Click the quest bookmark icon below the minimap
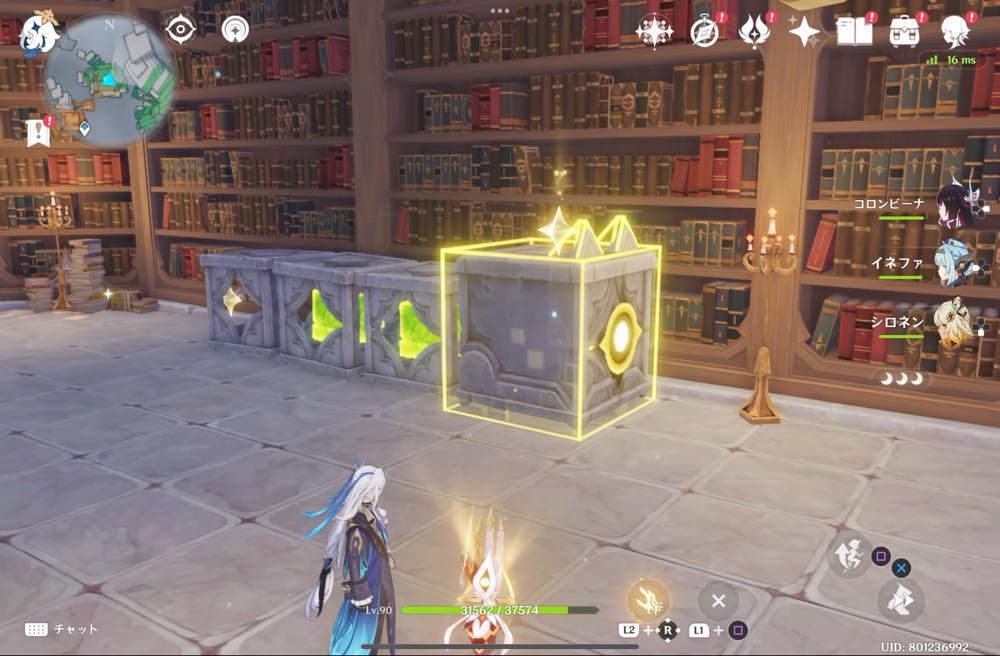This screenshot has height=656, width=1000. coord(38,131)
